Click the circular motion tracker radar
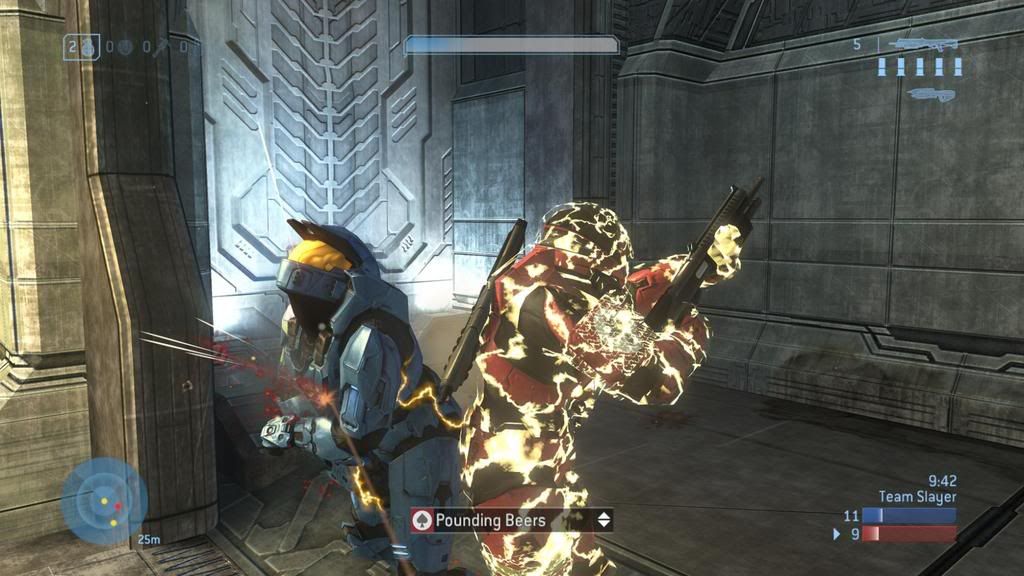 click(103, 500)
